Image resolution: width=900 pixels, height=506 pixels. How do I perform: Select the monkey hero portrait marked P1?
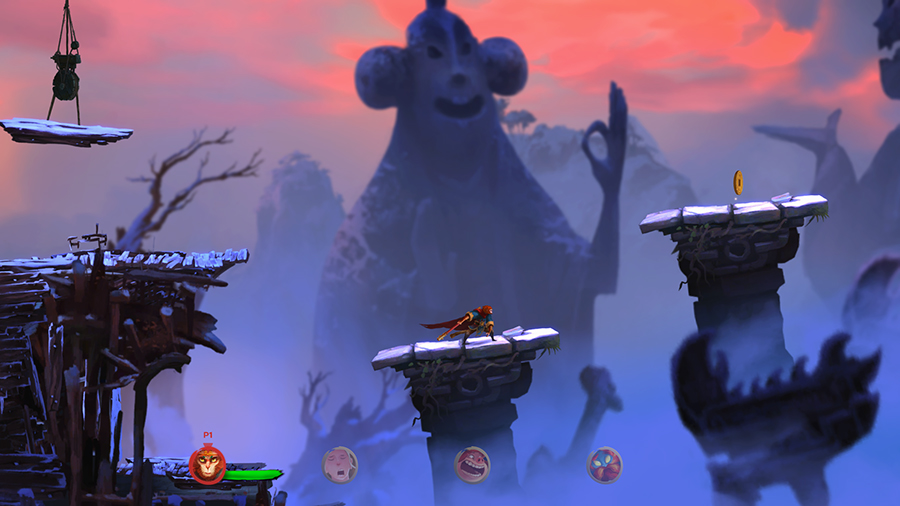[207, 465]
